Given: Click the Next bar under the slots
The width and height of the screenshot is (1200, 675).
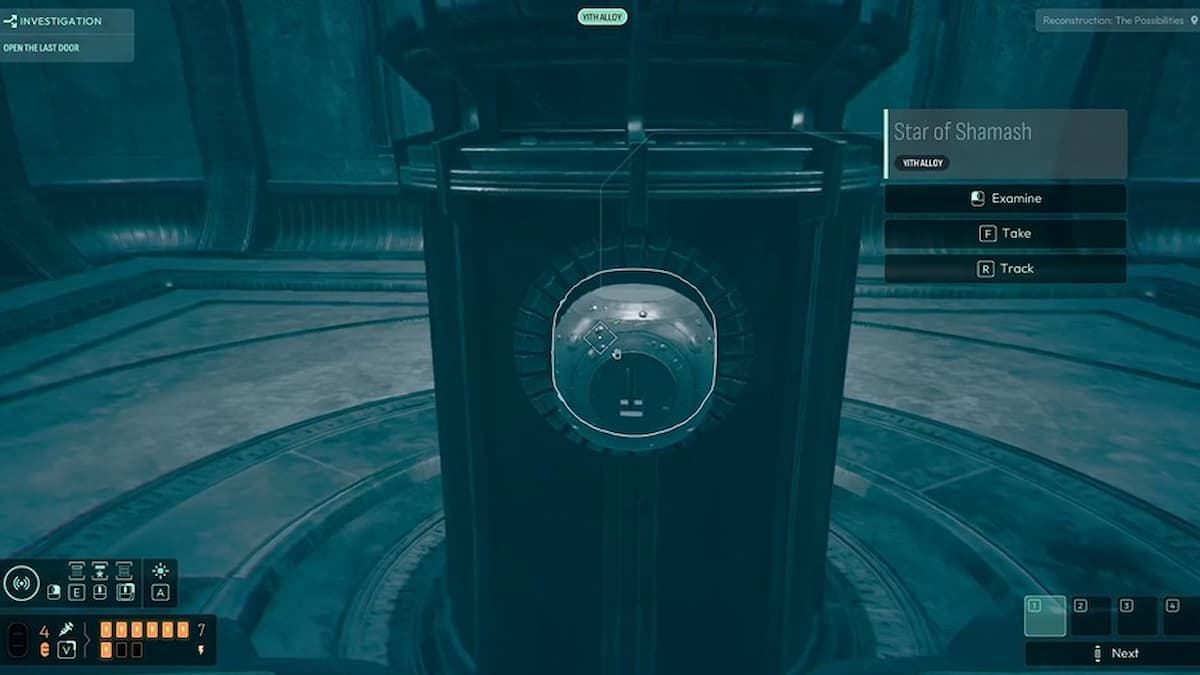Looking at the screenshot, I should (1112, 653).
